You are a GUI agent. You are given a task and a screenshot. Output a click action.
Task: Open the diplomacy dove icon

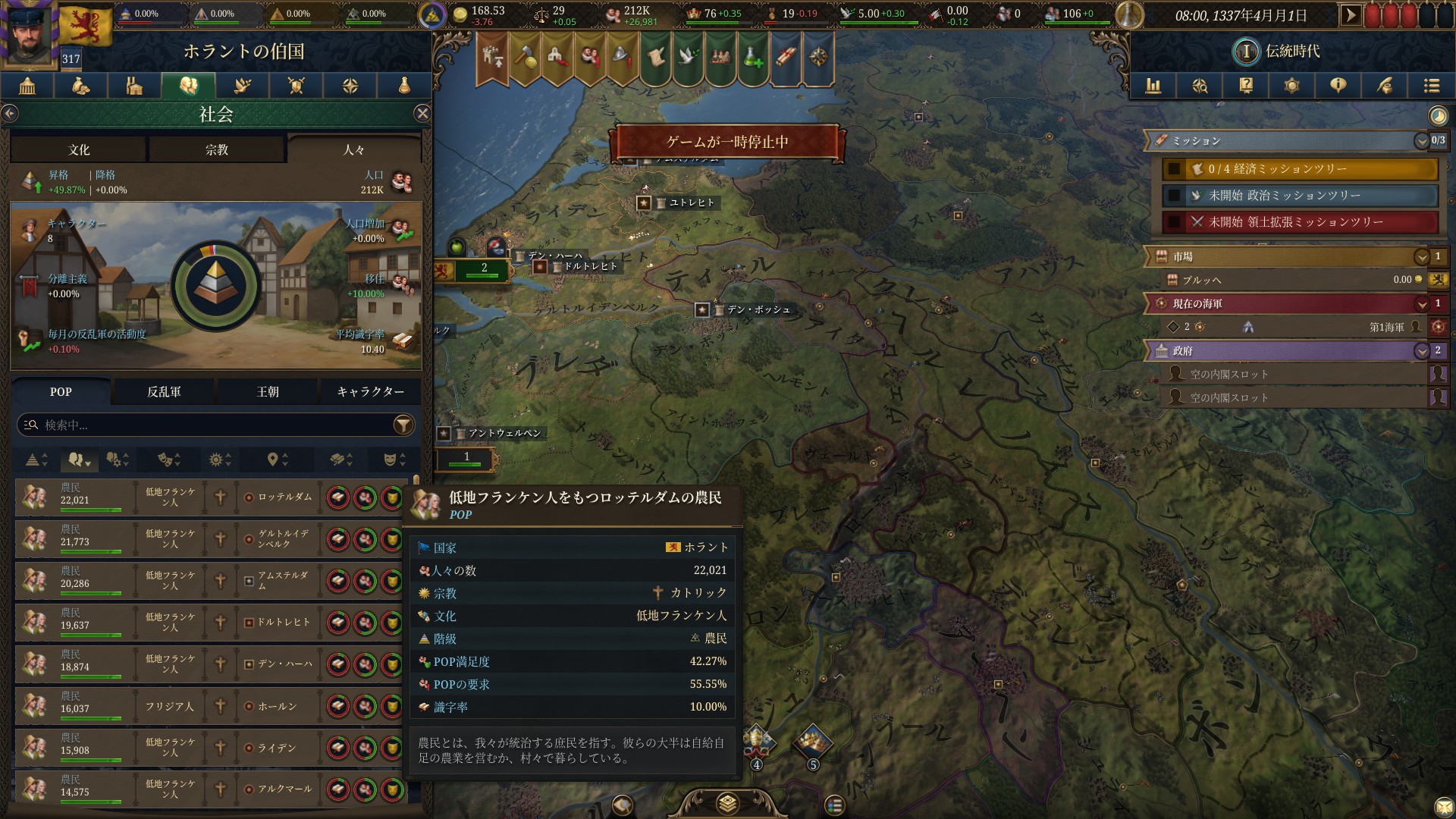pyautogui.click(x=241, y=86)
